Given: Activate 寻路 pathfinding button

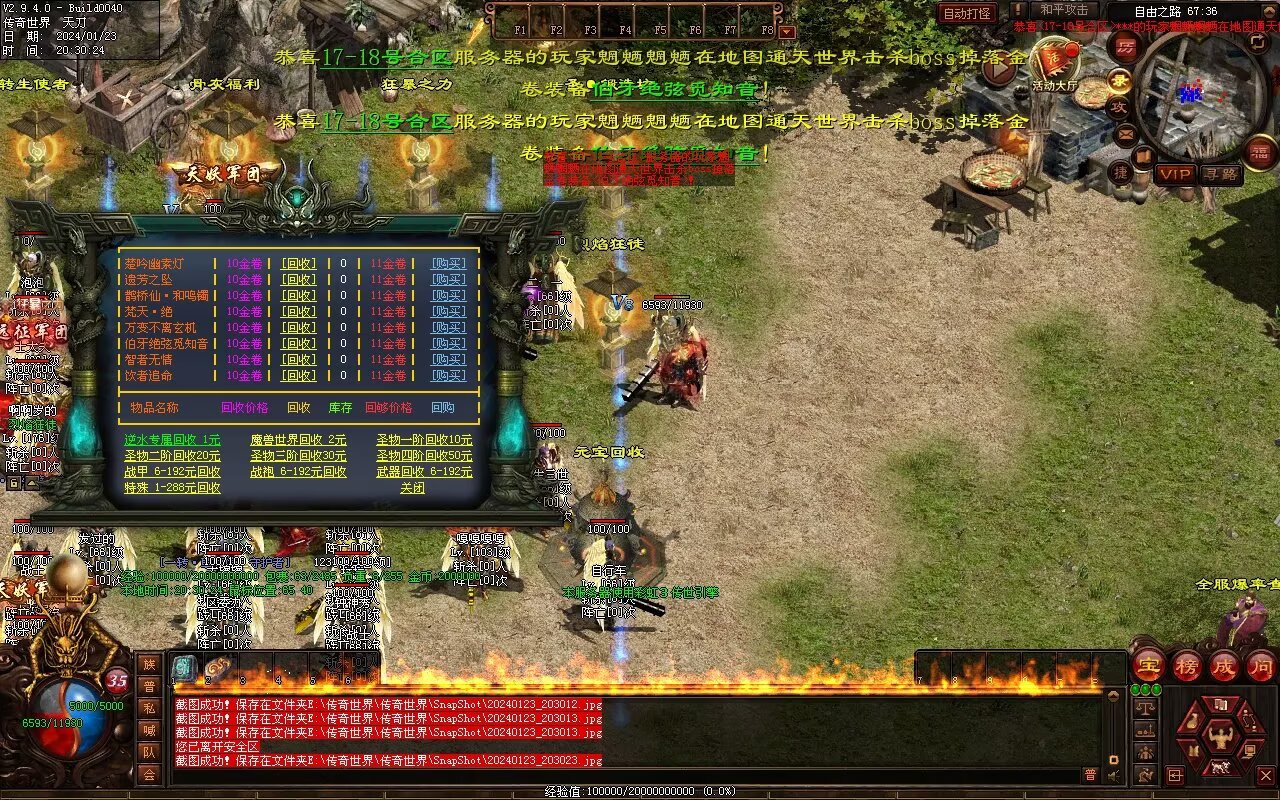Looking at the screenshot, I should pos(1220,174).
